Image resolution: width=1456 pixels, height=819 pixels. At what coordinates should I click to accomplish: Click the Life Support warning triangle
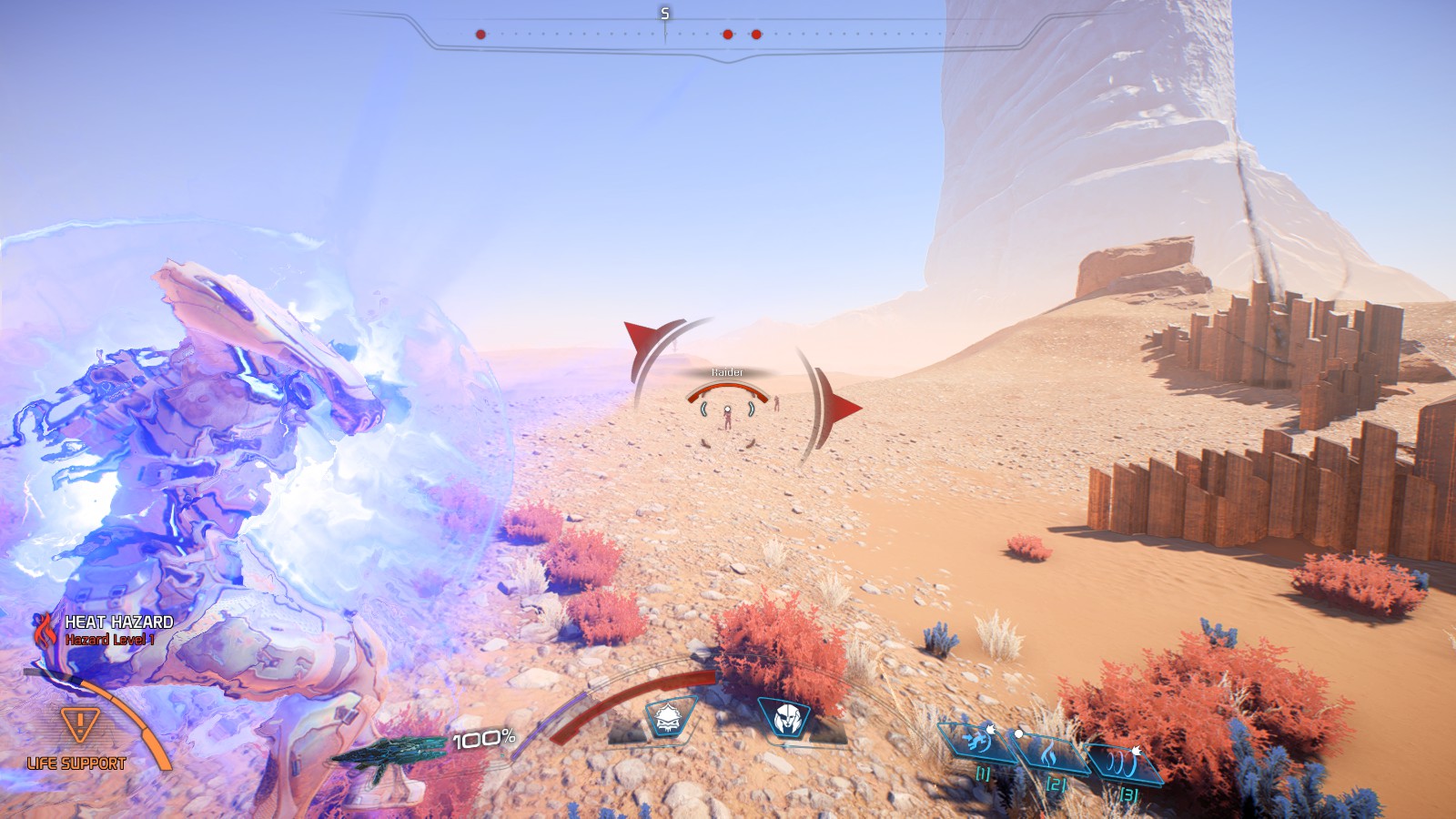79,725
